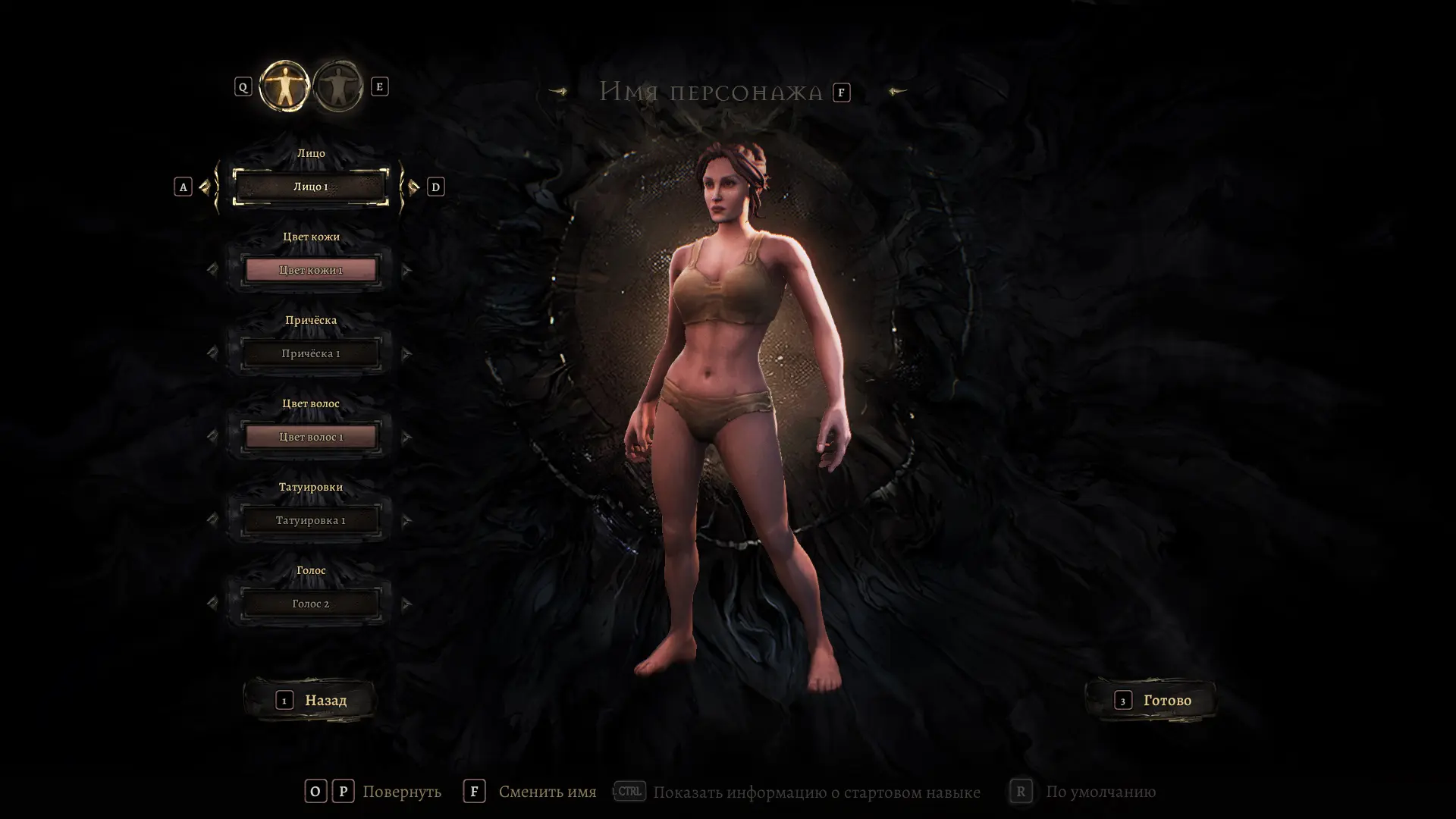The width and height of the screenshot is (1456, 819).
Task: Show previous tattoo before Татуировка 1
Action: 212,520
